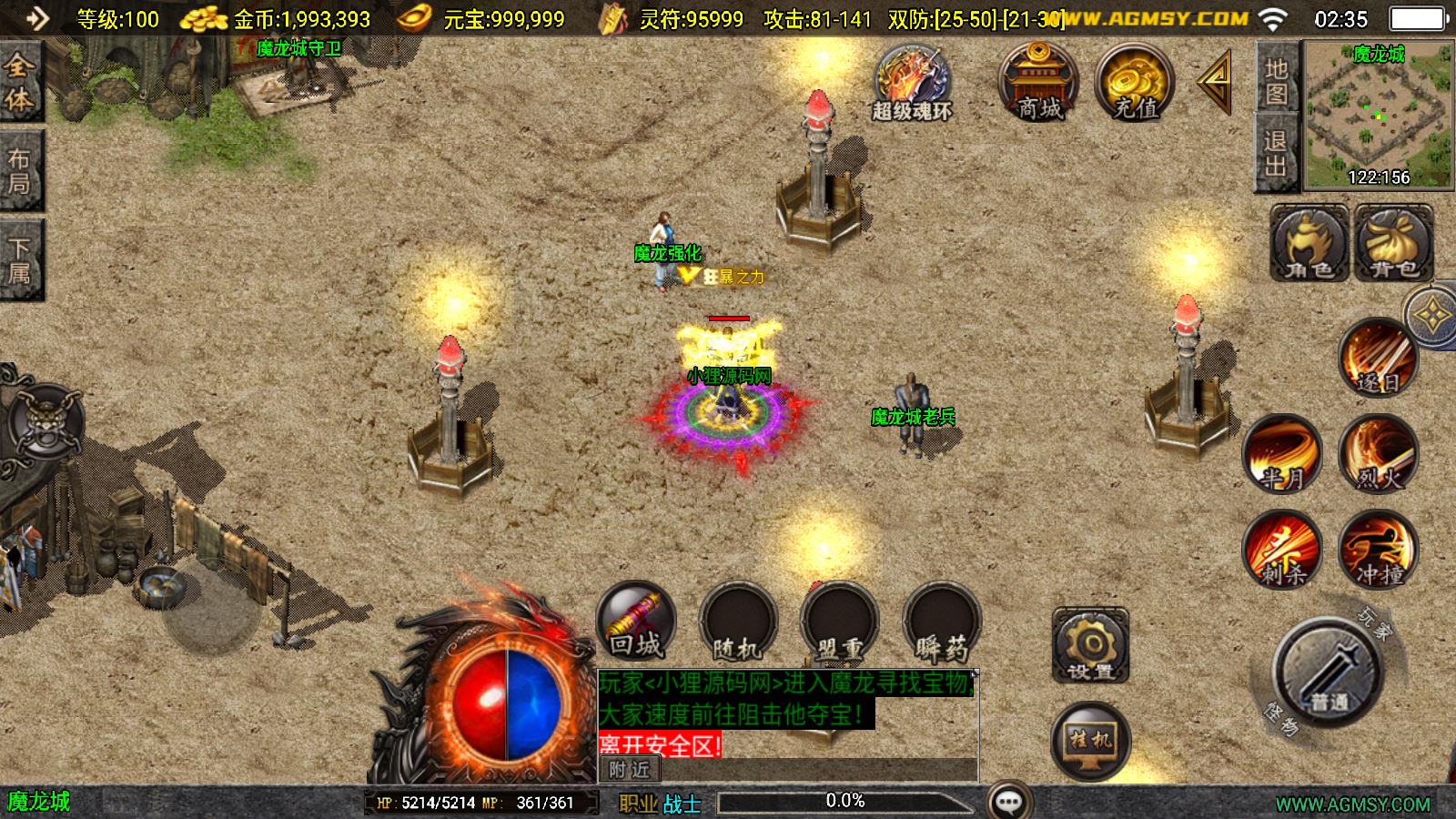Collapse the top icon bar arrow
The width and height of the screenshot is (1456, 819).
click(1216, 82)
